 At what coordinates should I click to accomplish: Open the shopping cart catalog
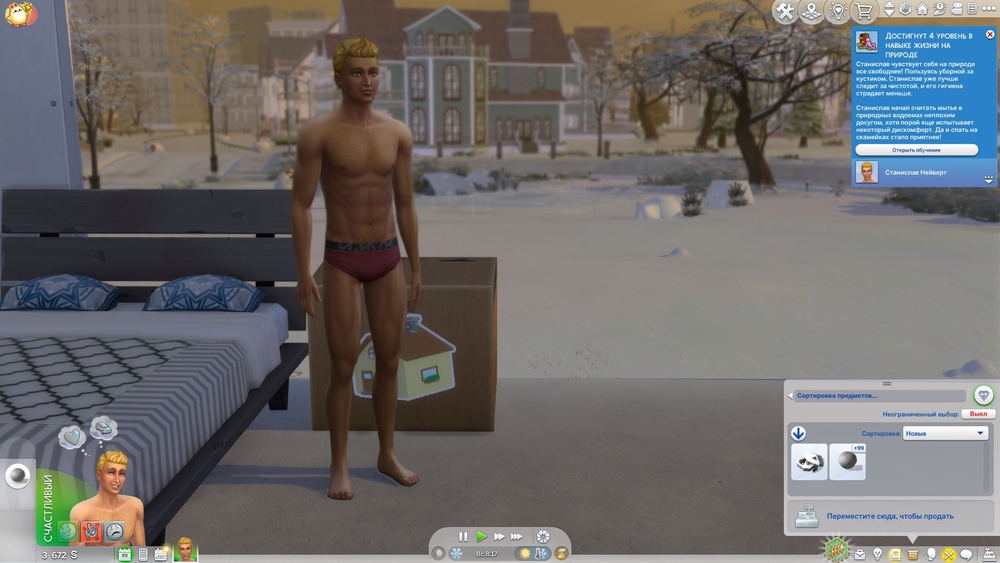[863, 11]
